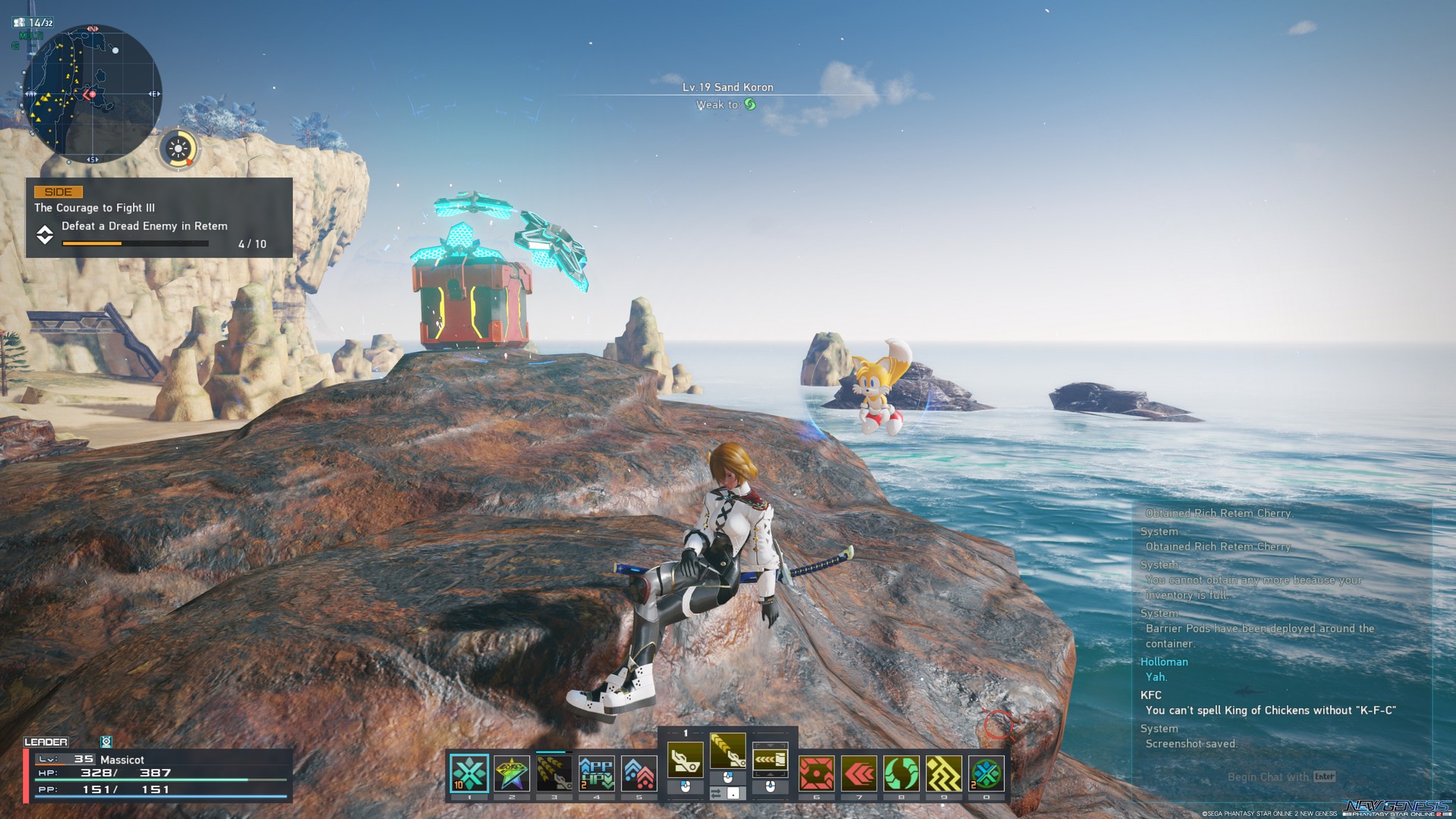1456x819 pixels.
Task: Activate the rainbow star icon in the palette
Action: coord(511,773)
